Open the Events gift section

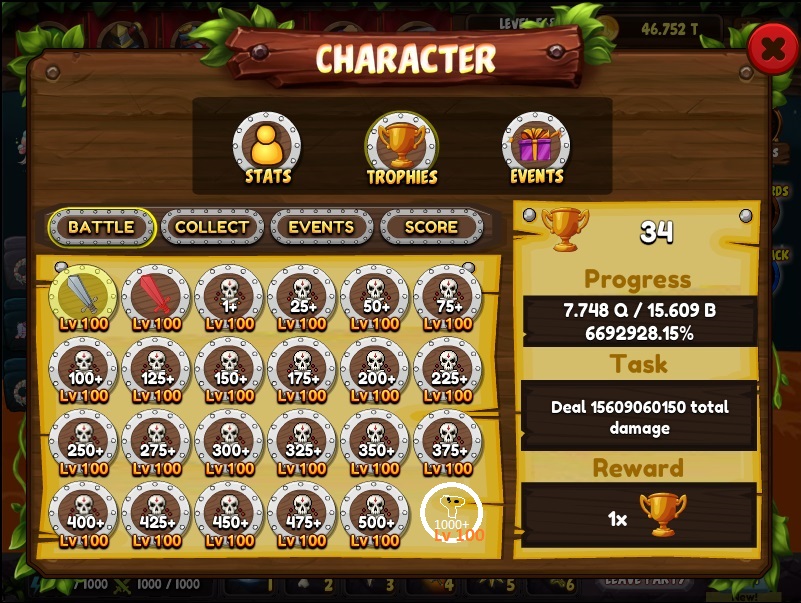536,146
